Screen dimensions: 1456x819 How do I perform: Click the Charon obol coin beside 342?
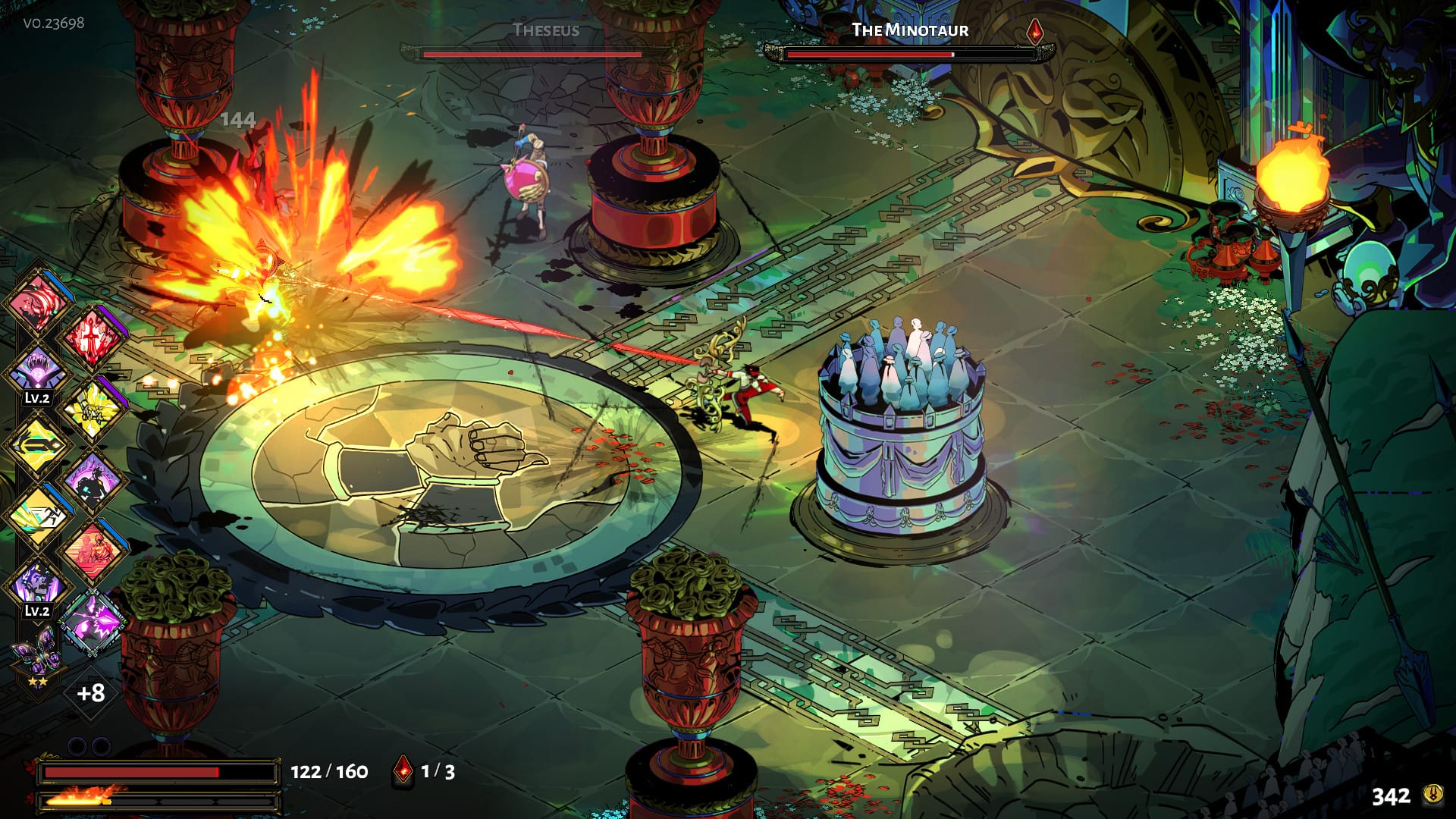(x=1434, y=792)
